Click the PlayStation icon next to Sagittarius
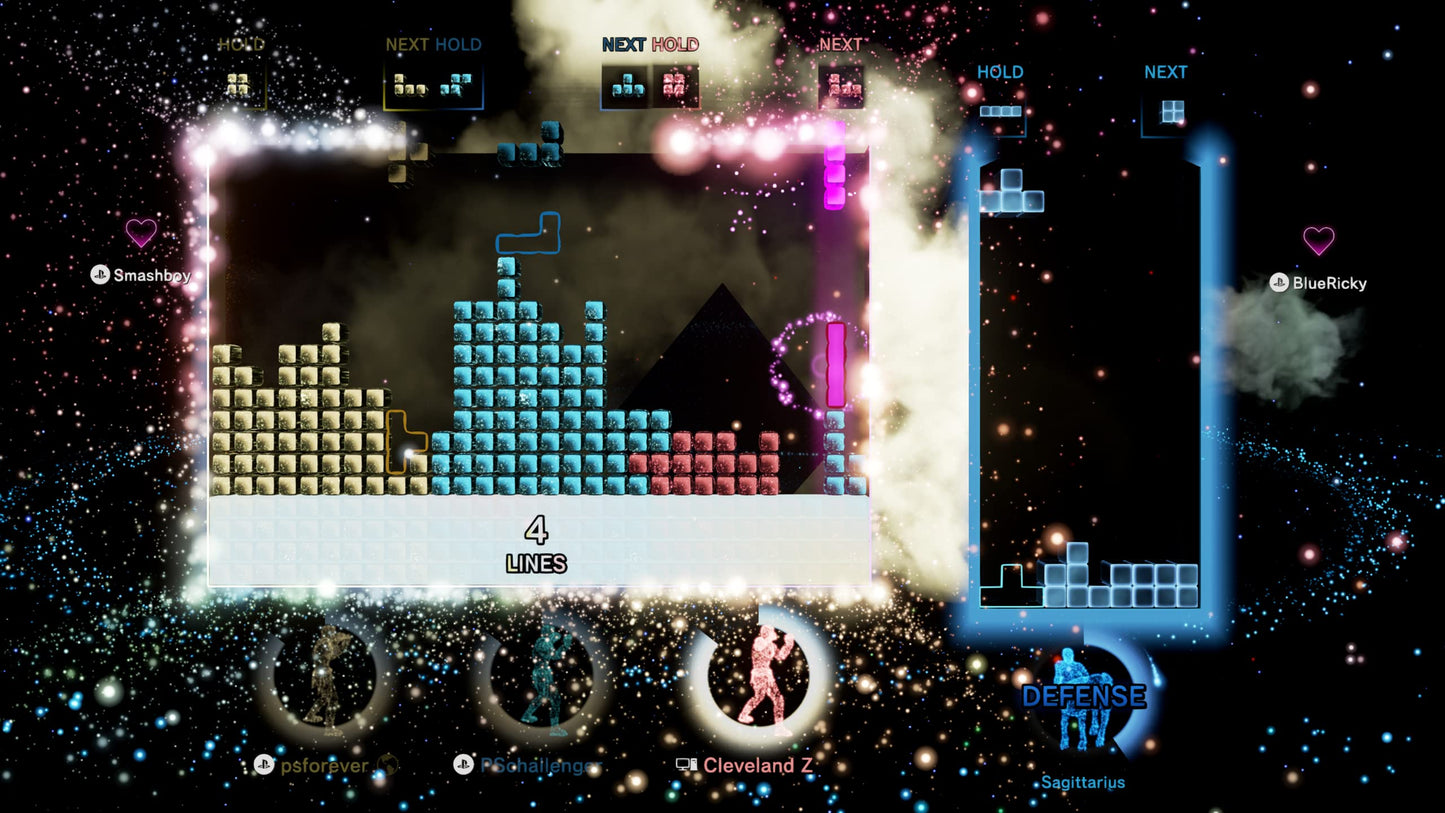The image size is (1445, 813). (x=1040, y=782)
